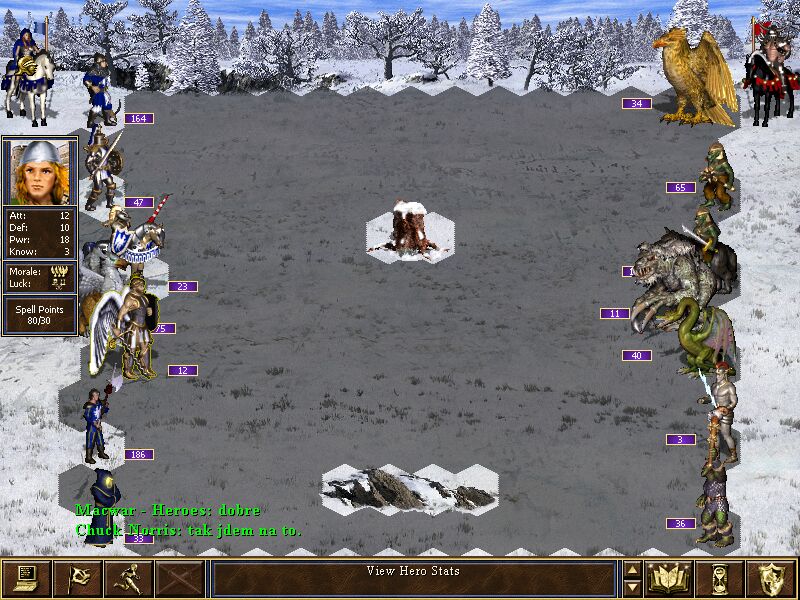
Task: Toggle auto-combat crossed swords button
Action: coord(180,578)
